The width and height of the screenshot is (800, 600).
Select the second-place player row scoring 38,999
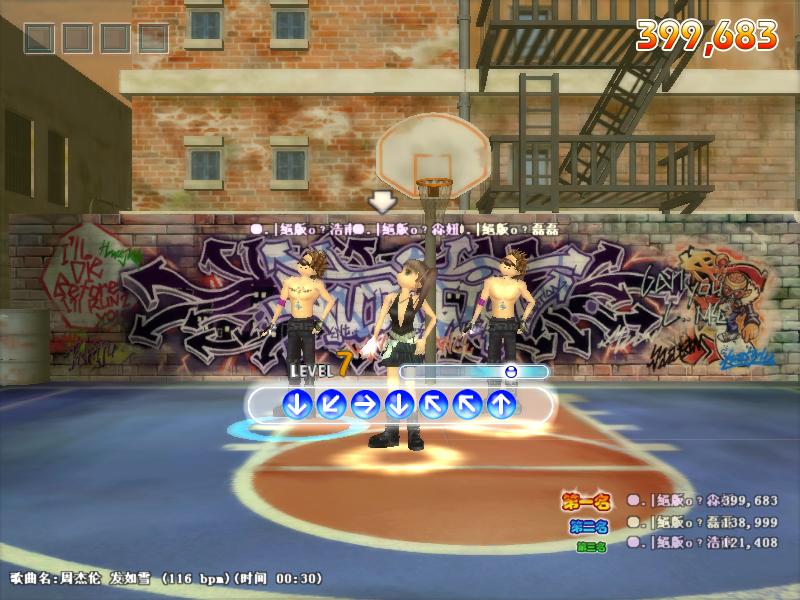click(701, 522)
